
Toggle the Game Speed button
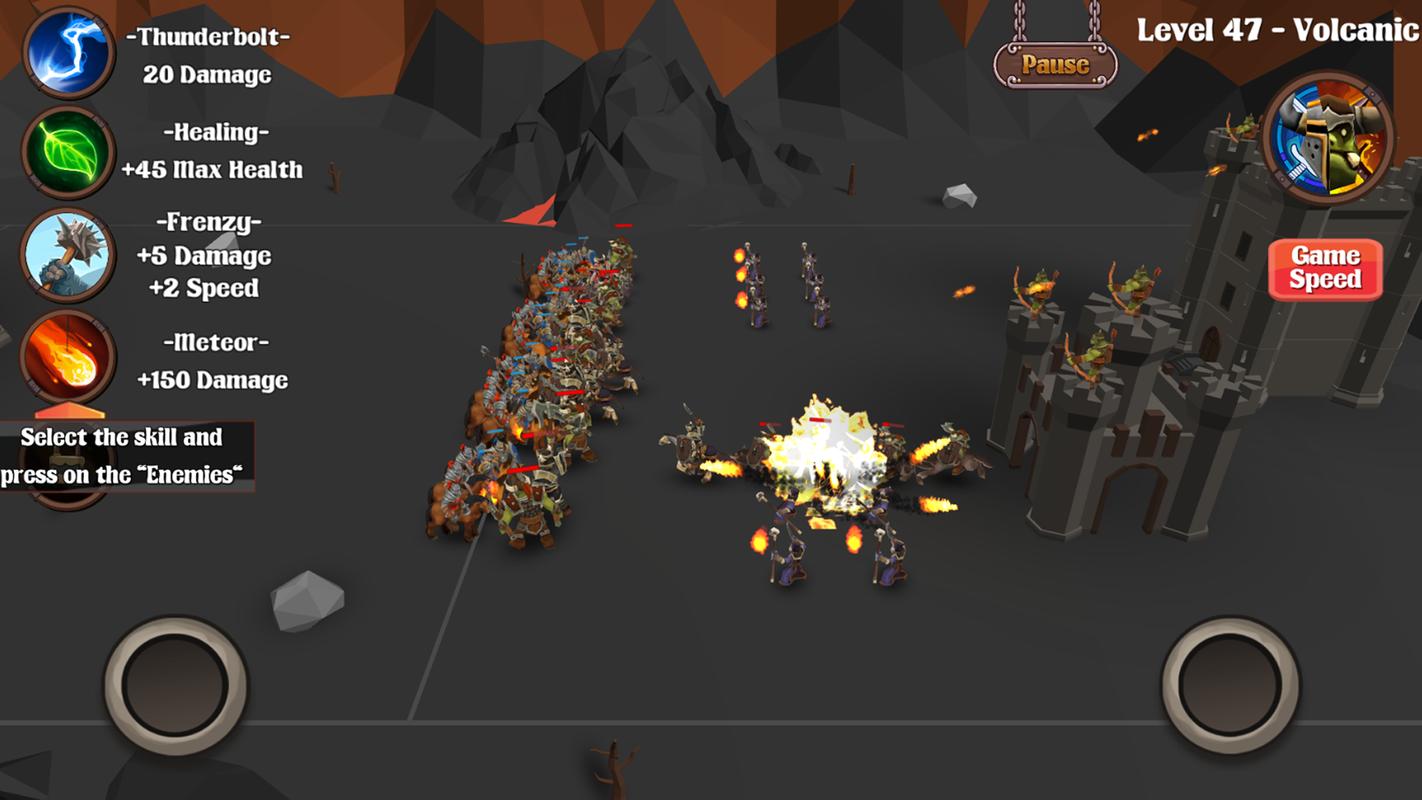(1325, 268)
